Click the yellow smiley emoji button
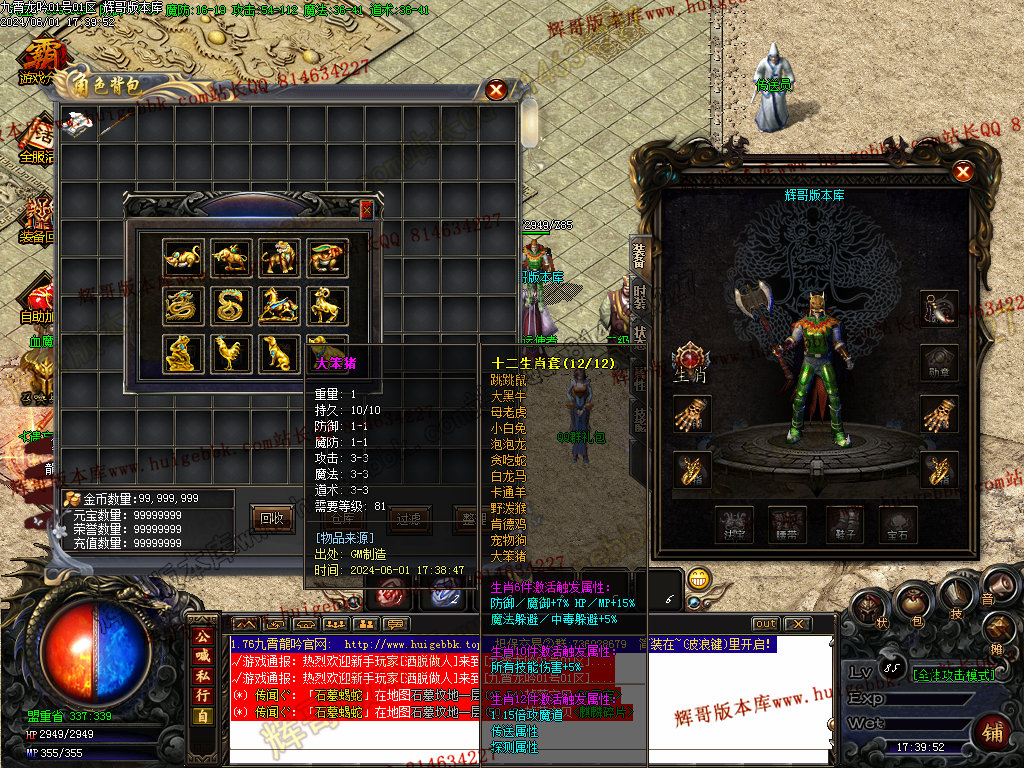This screenshot has width=1024, height=768. pos(699,578)
